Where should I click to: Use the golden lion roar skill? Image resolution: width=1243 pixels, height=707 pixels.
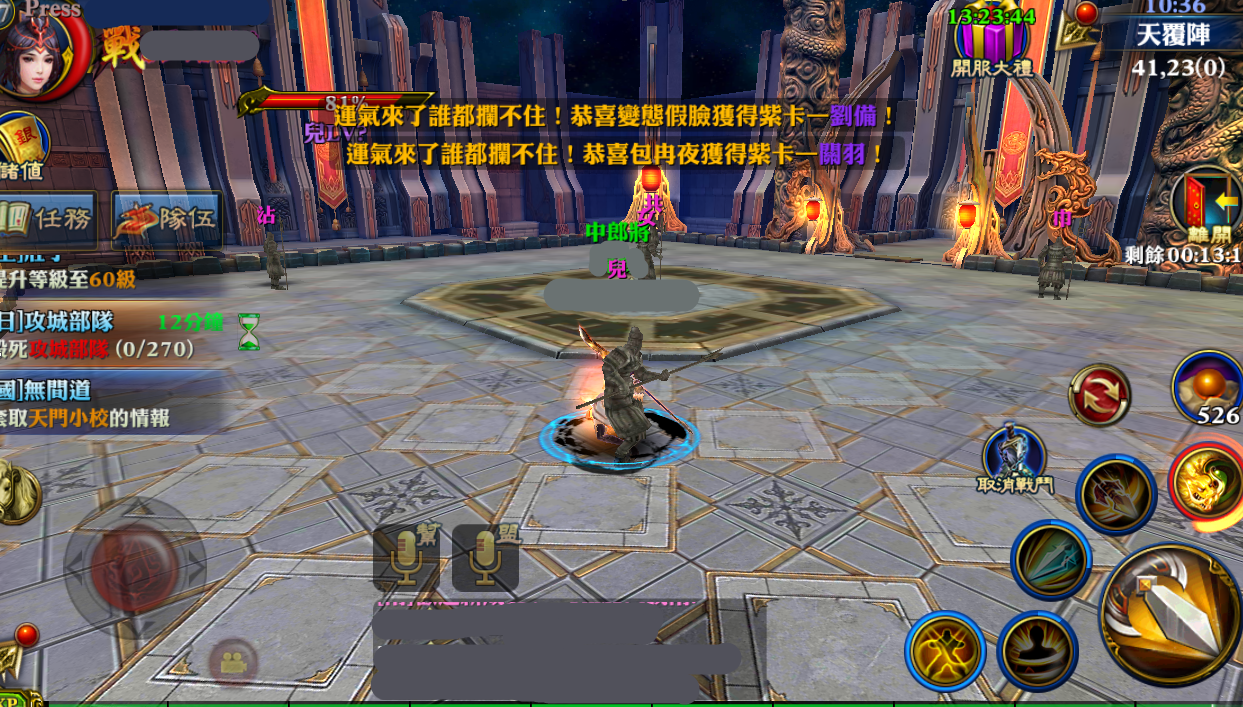click(1207, 484)
